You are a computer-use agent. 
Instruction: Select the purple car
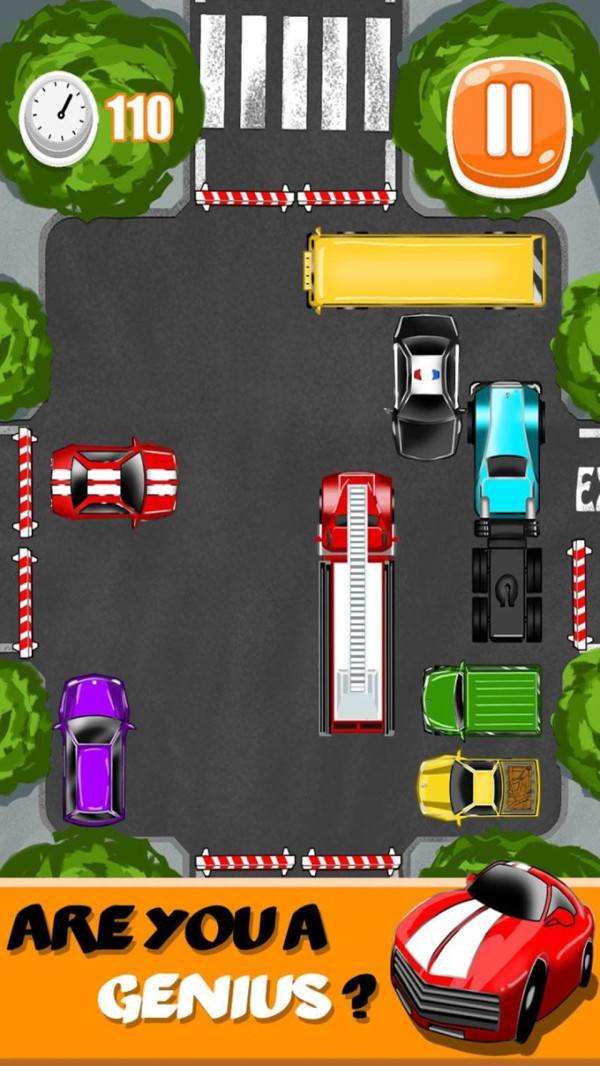94,749
